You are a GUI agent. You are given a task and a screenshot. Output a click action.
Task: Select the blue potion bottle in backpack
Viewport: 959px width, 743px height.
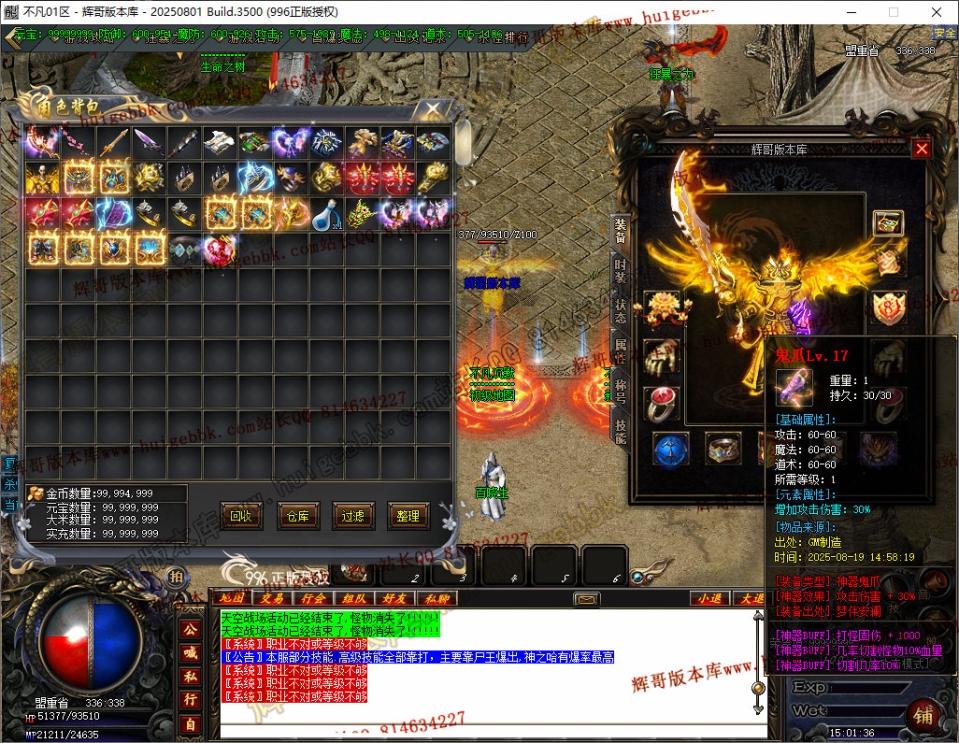pos(324,213)
